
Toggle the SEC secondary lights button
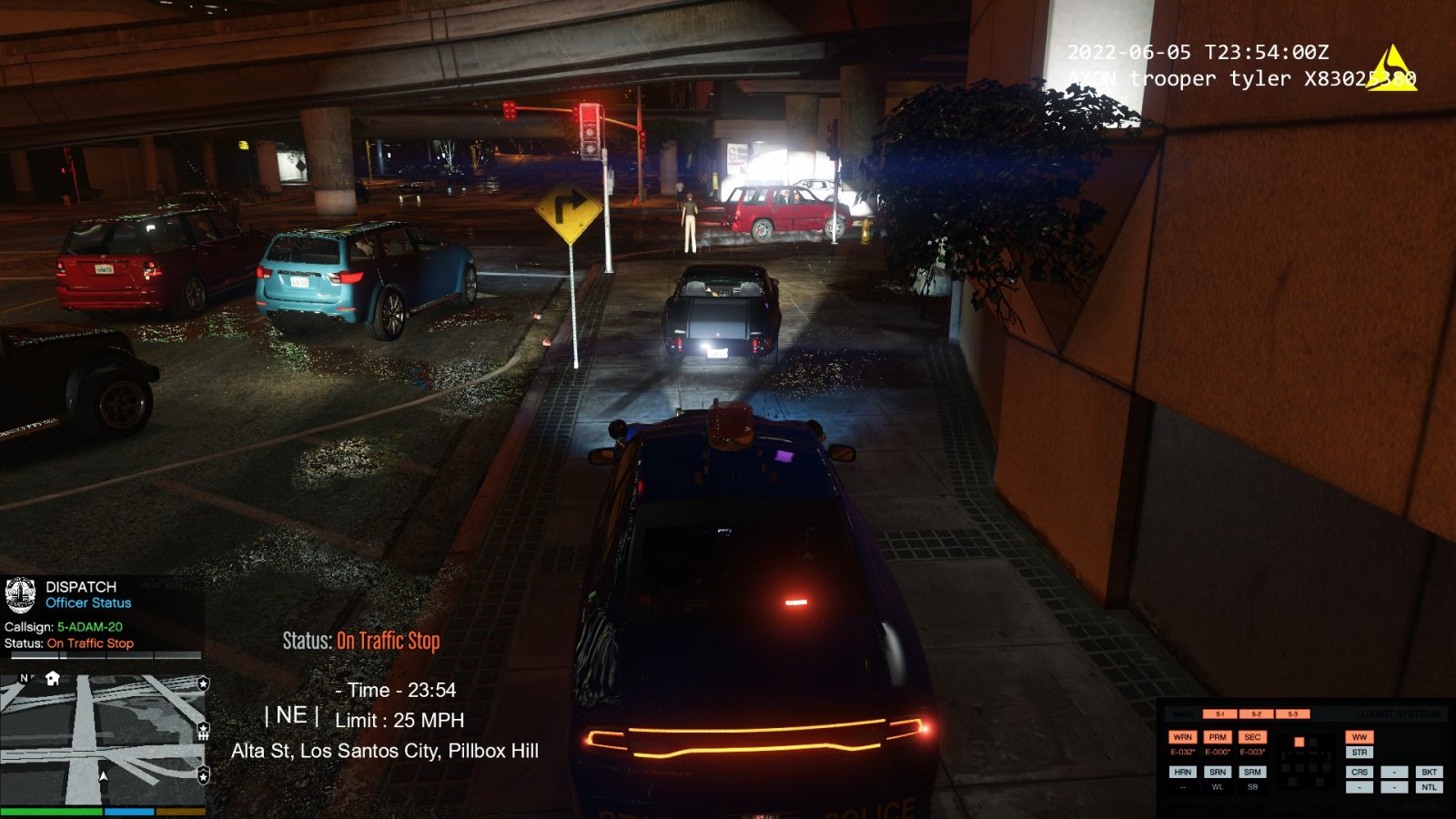pos(1252,737)
